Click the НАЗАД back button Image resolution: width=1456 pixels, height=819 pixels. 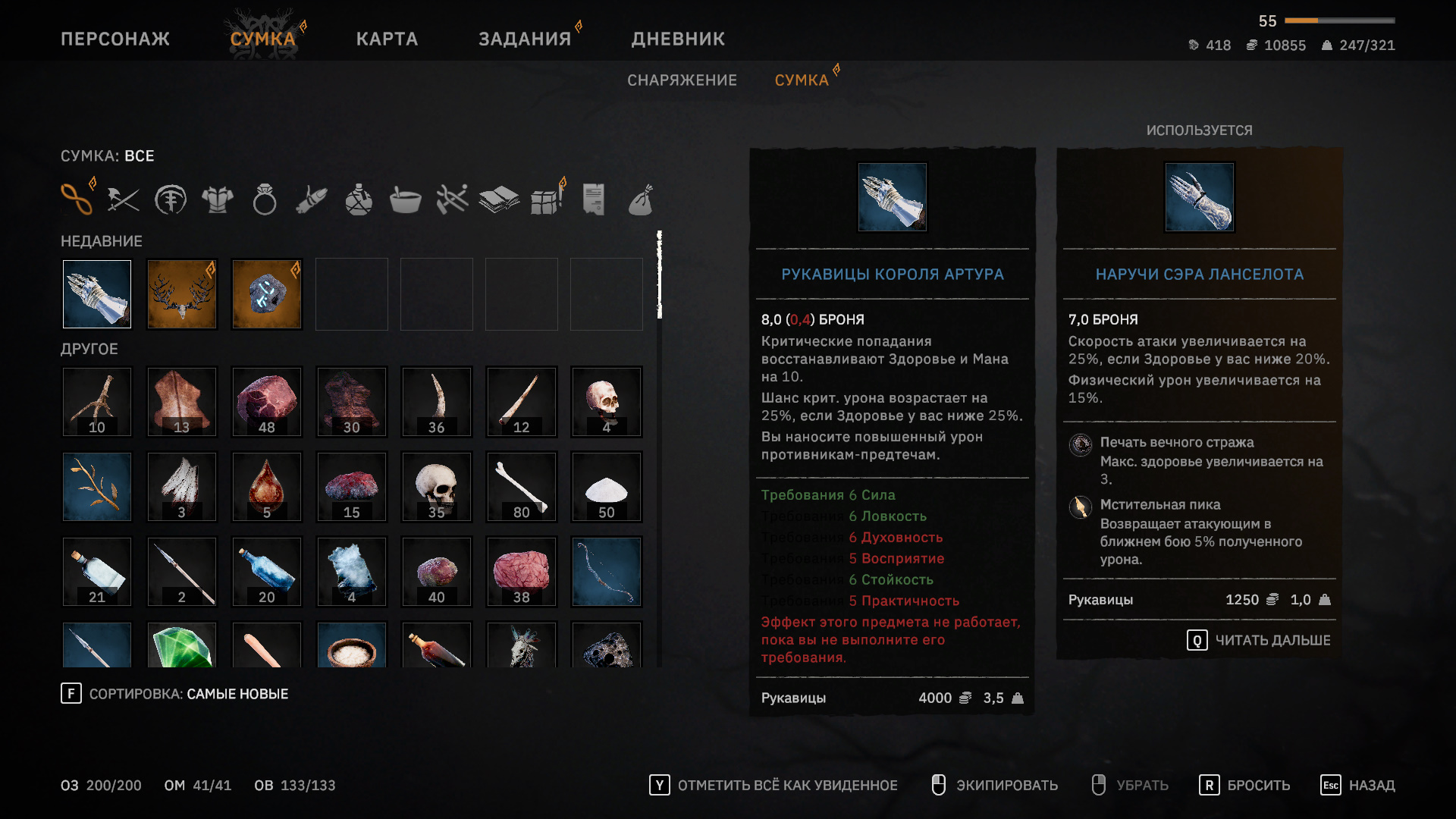pos(1358,786)
